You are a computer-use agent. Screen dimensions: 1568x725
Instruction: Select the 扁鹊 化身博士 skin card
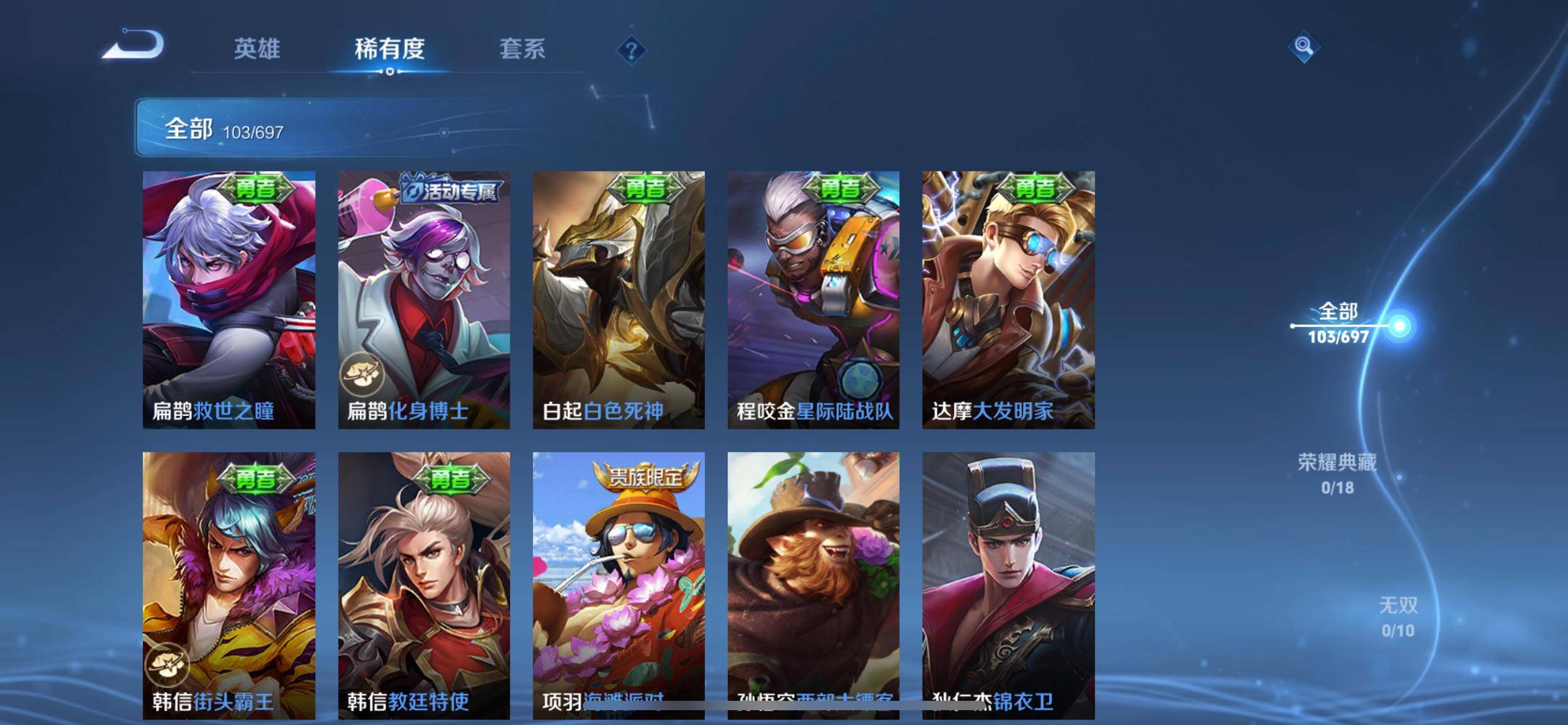tap(424, 300)
